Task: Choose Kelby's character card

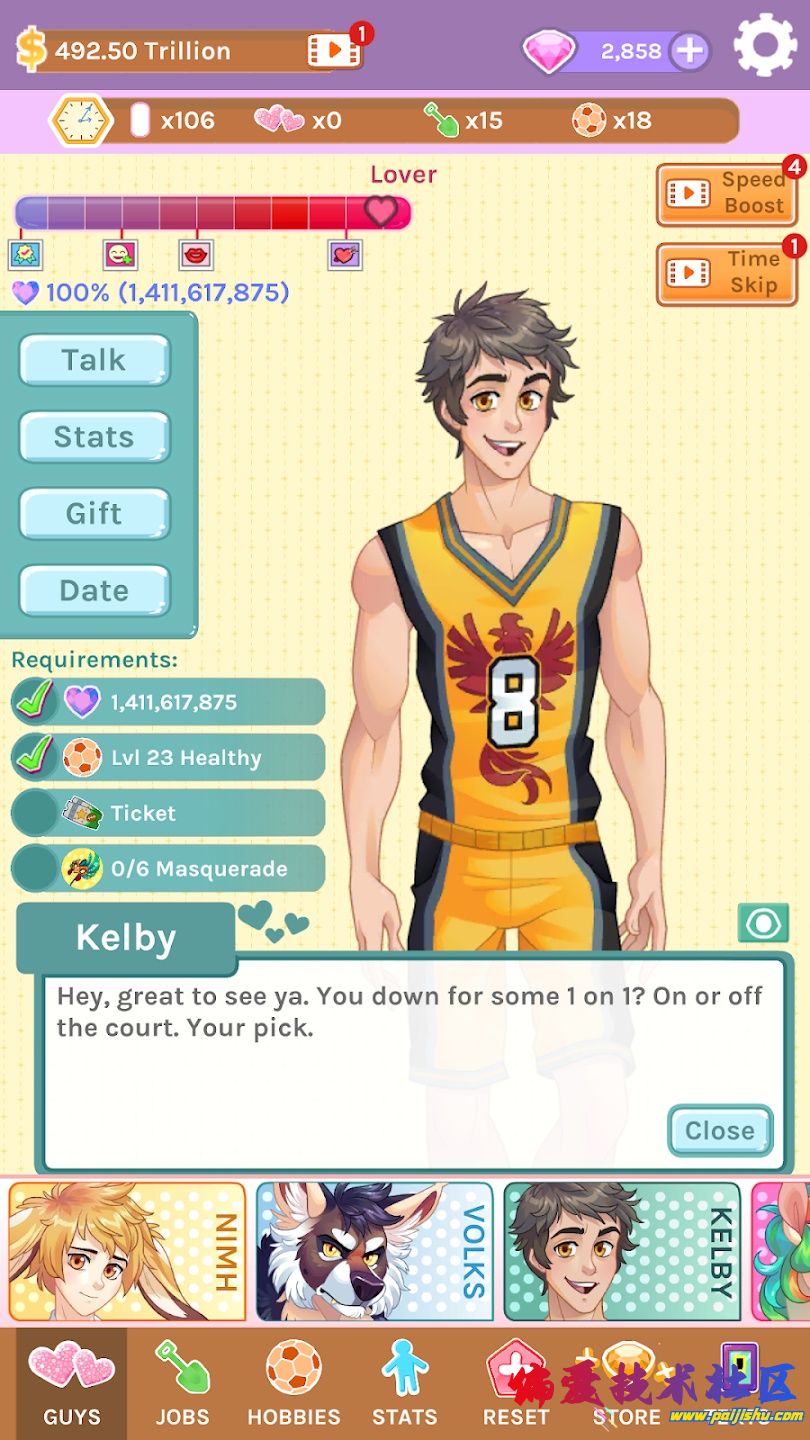Action: click(622, 1252)
